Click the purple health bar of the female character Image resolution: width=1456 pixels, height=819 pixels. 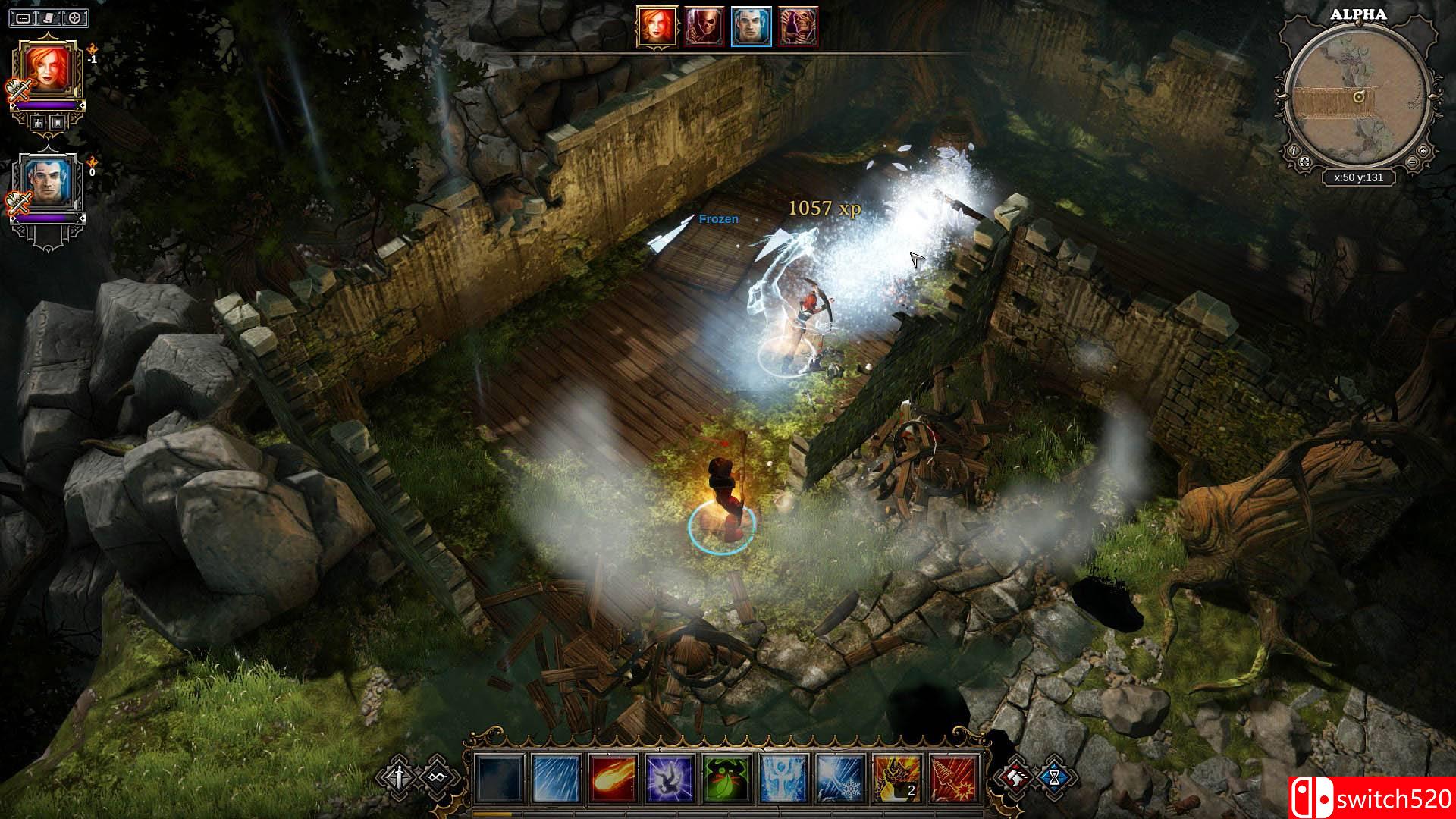click(46, 105)
